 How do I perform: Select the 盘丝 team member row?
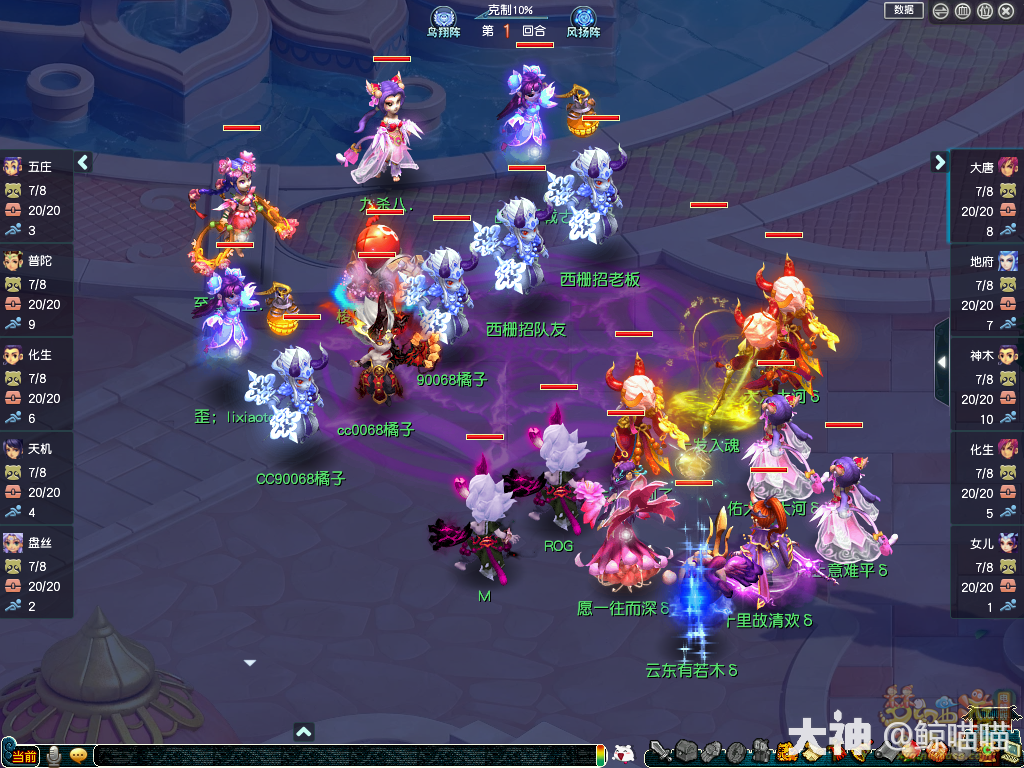(36, 573)
